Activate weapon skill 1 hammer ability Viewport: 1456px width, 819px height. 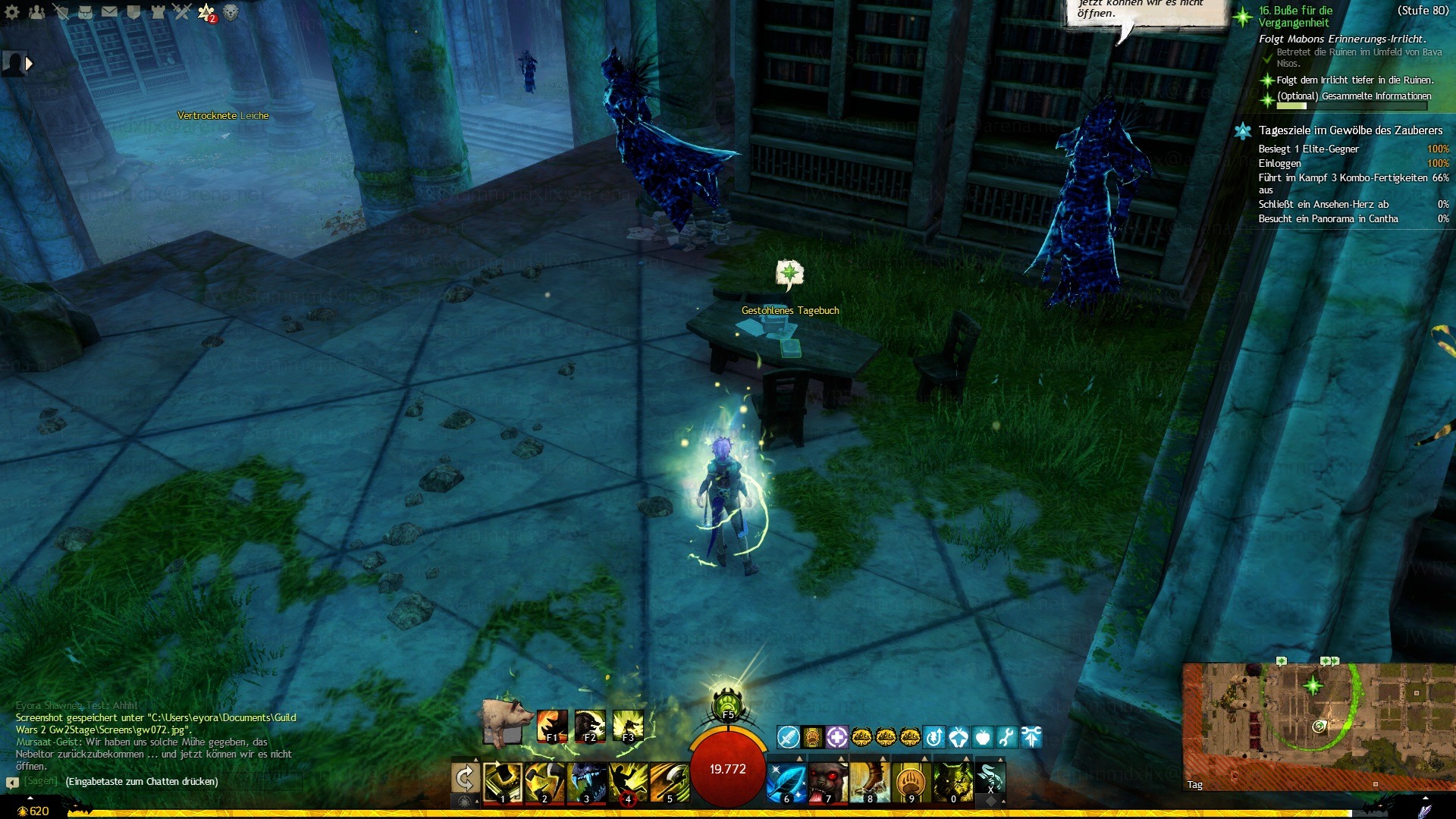[x=503, y=782]
